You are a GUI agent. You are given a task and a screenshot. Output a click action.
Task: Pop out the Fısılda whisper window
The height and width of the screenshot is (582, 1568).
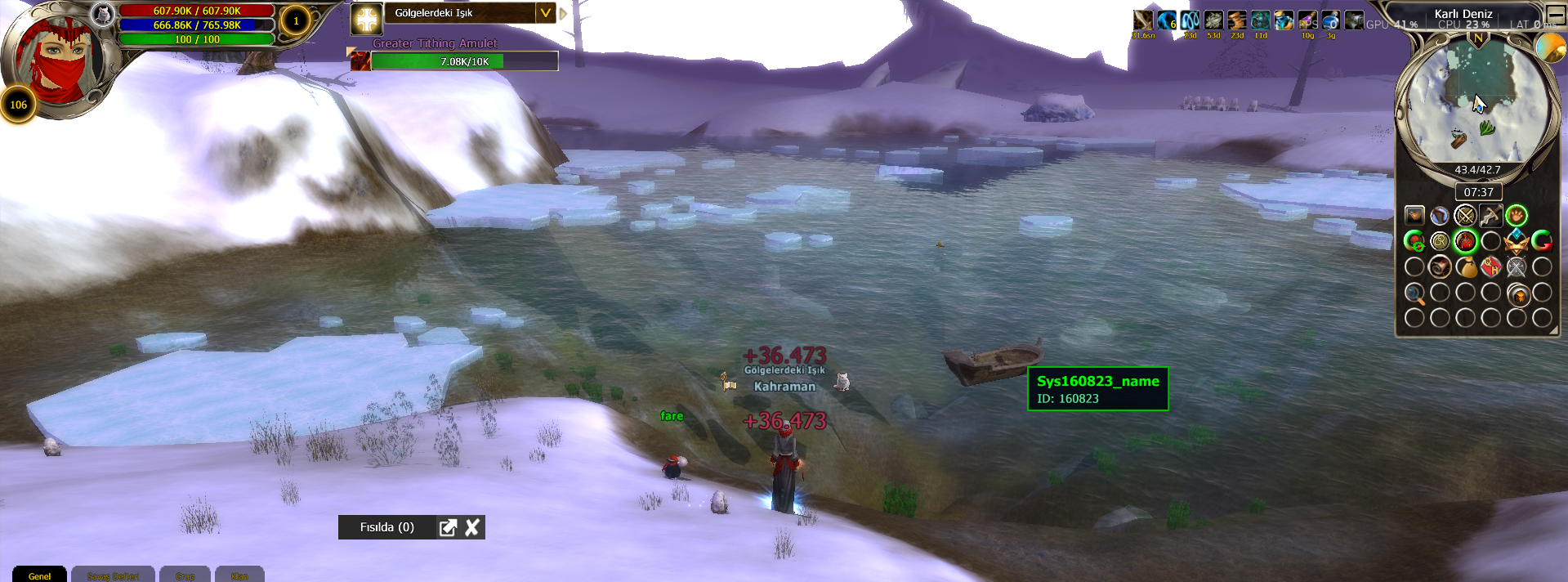pyautogui.click(x=448, y=527)
